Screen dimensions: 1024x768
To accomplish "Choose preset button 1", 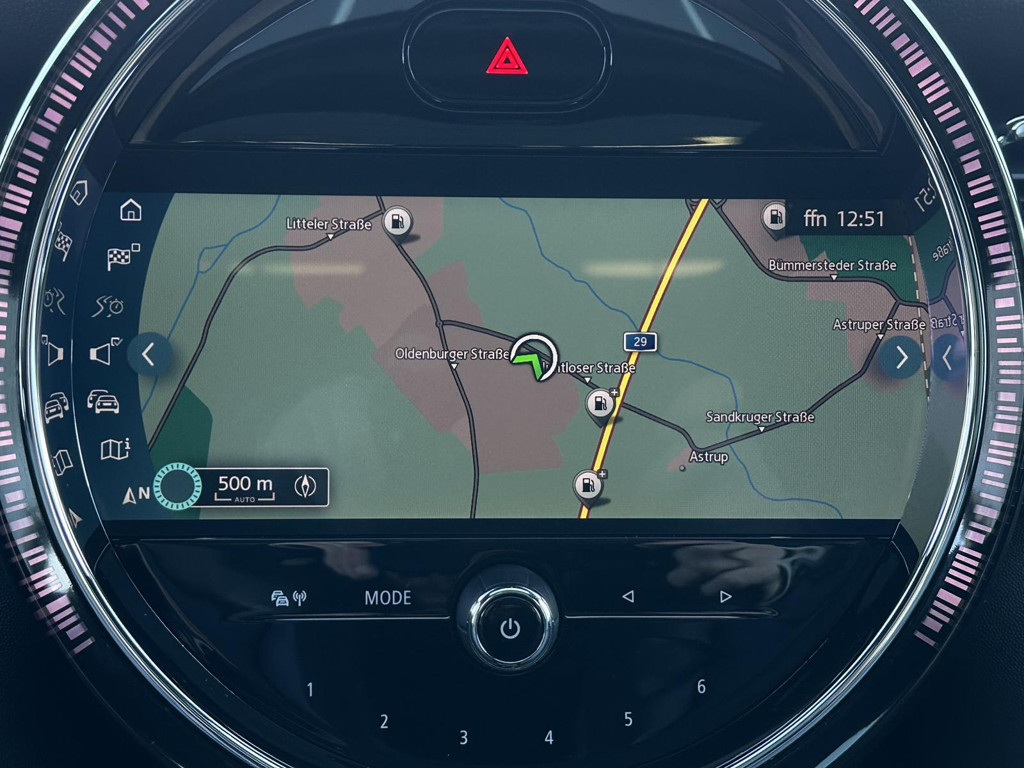I will 310,689.
